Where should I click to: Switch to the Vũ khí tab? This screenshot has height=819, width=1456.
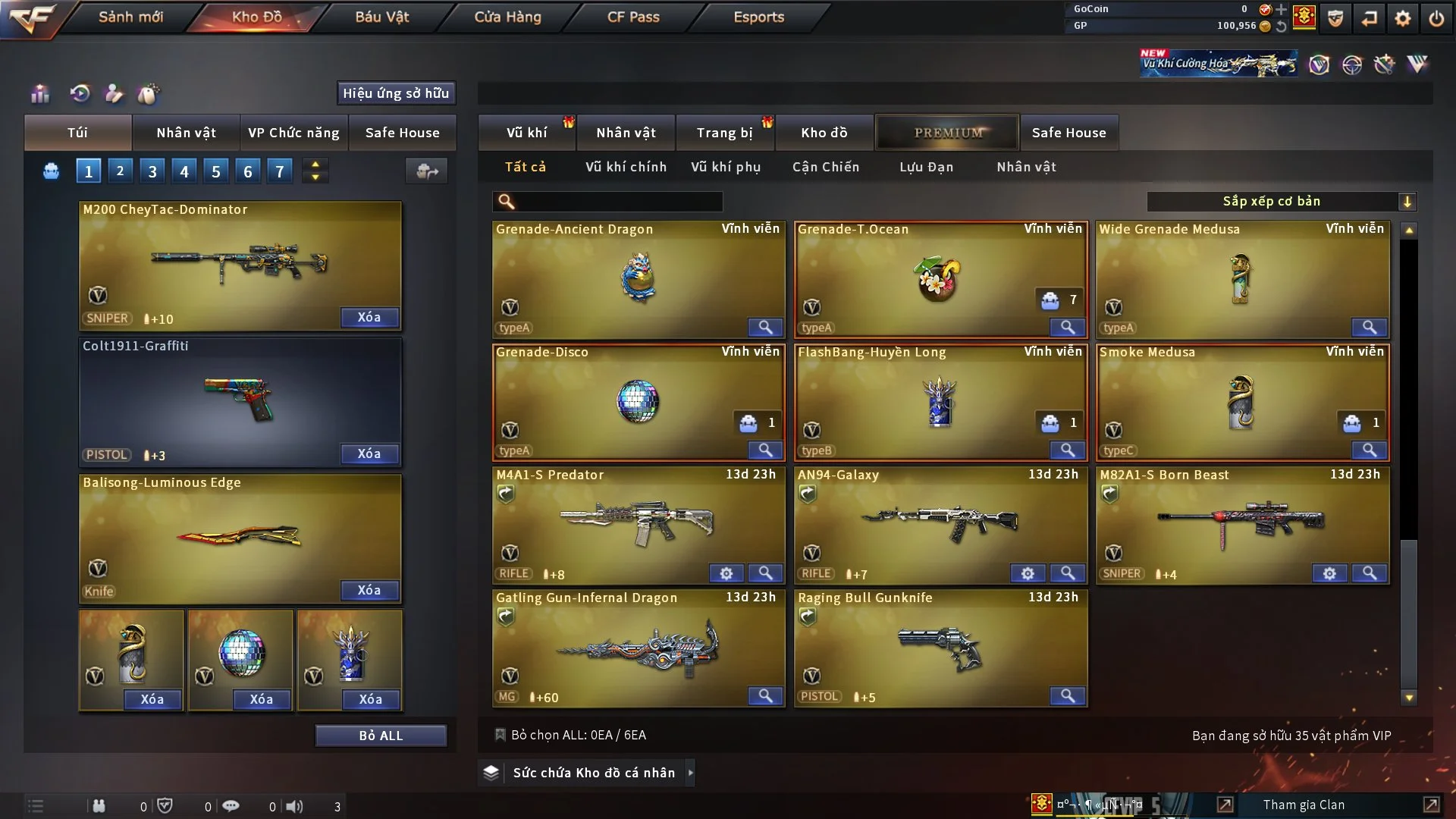tap(526, 133)
